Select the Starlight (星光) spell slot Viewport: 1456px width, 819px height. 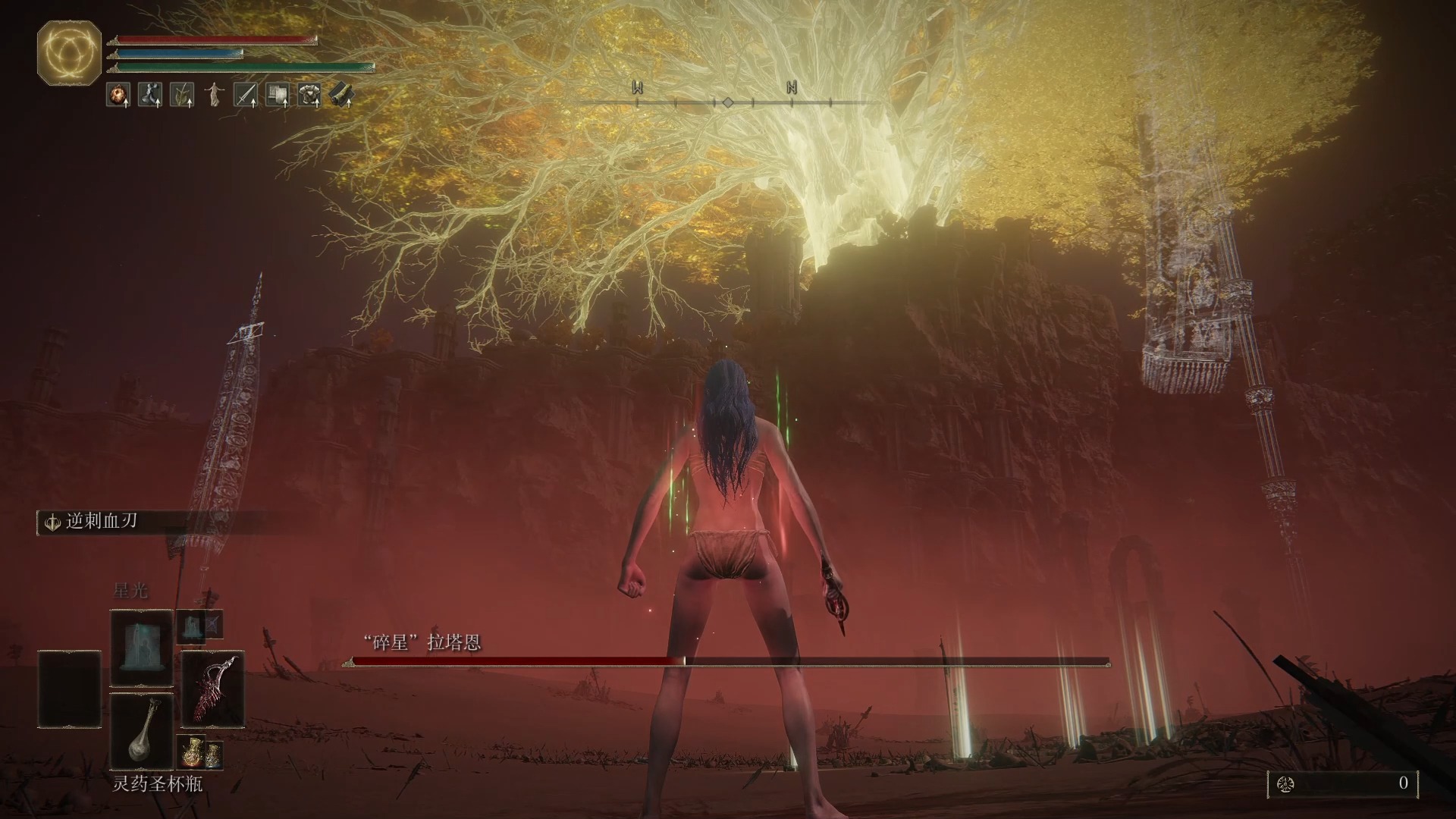tap(141, 647)
